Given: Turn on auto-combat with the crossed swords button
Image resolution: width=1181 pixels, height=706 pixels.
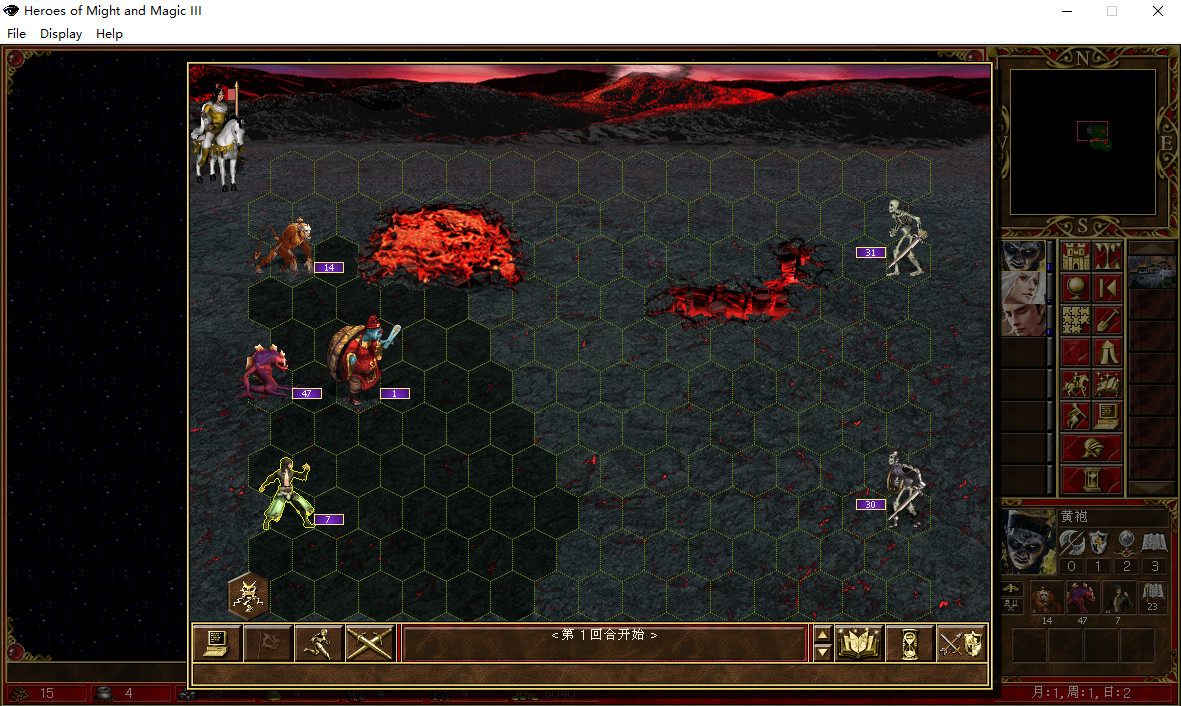Looking at the screenshot, I should click(370, 643).
